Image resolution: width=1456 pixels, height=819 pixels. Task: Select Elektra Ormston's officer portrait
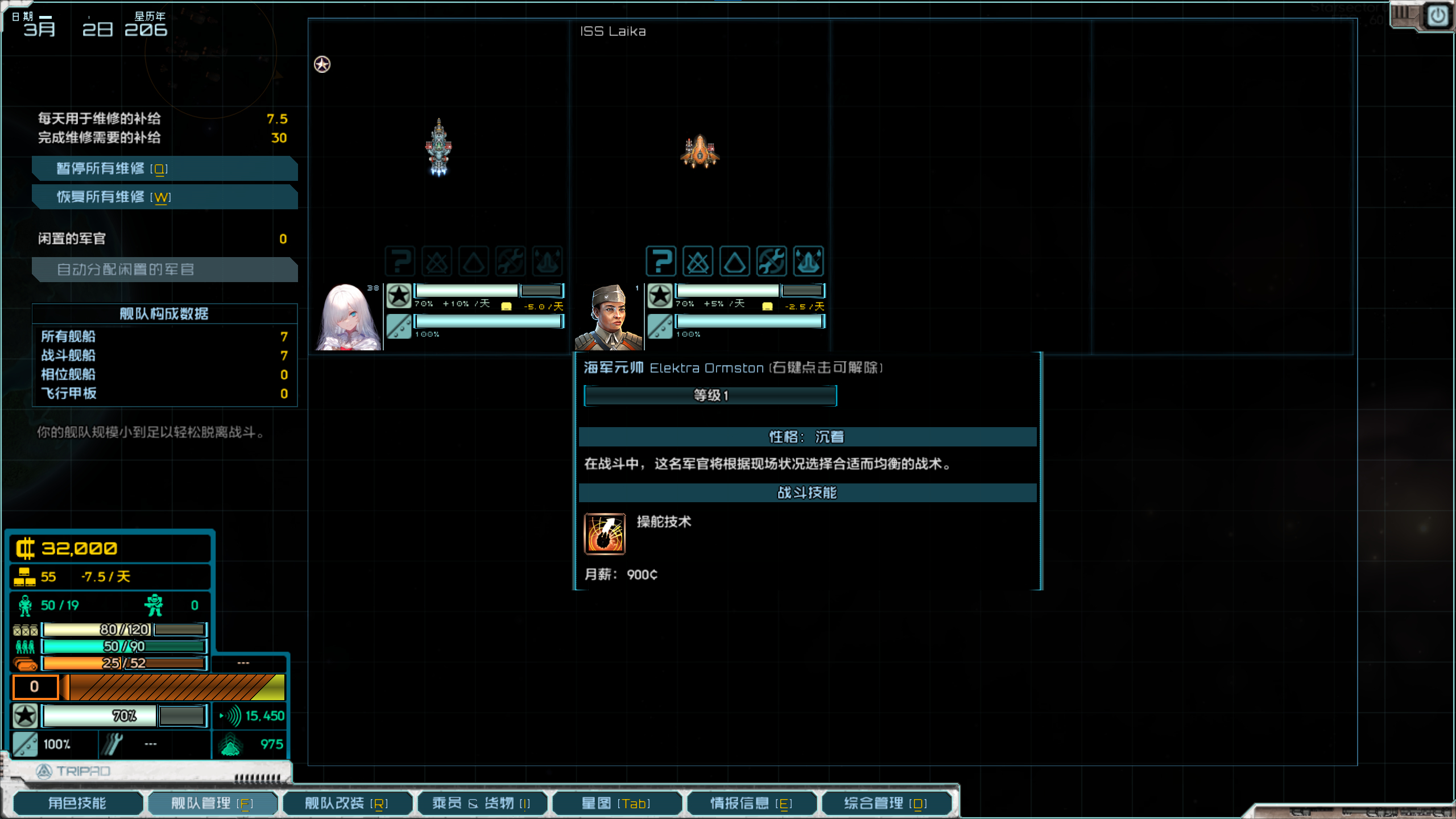click(x=609, y=316)
